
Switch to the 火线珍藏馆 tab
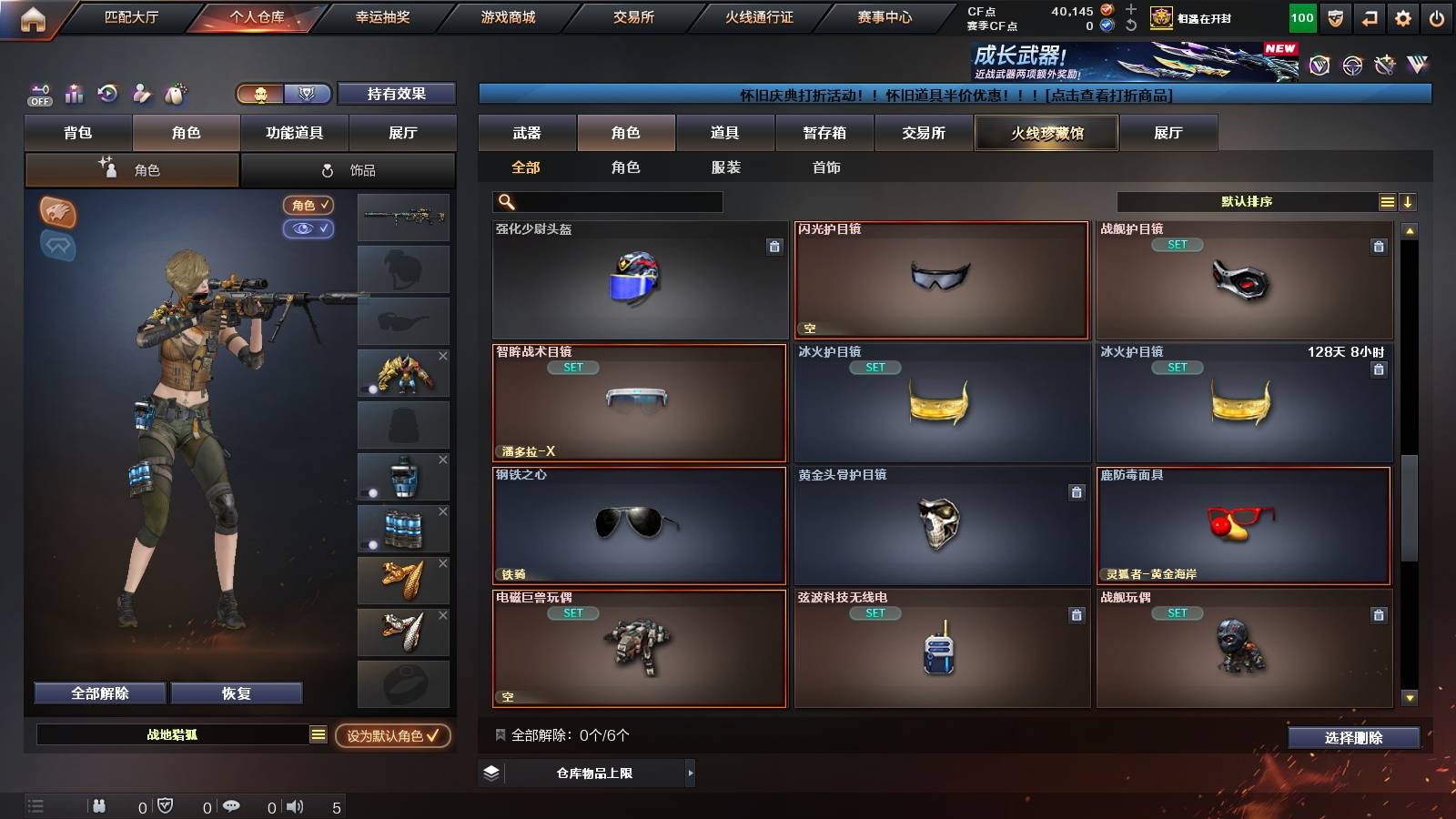[1046, 133]
